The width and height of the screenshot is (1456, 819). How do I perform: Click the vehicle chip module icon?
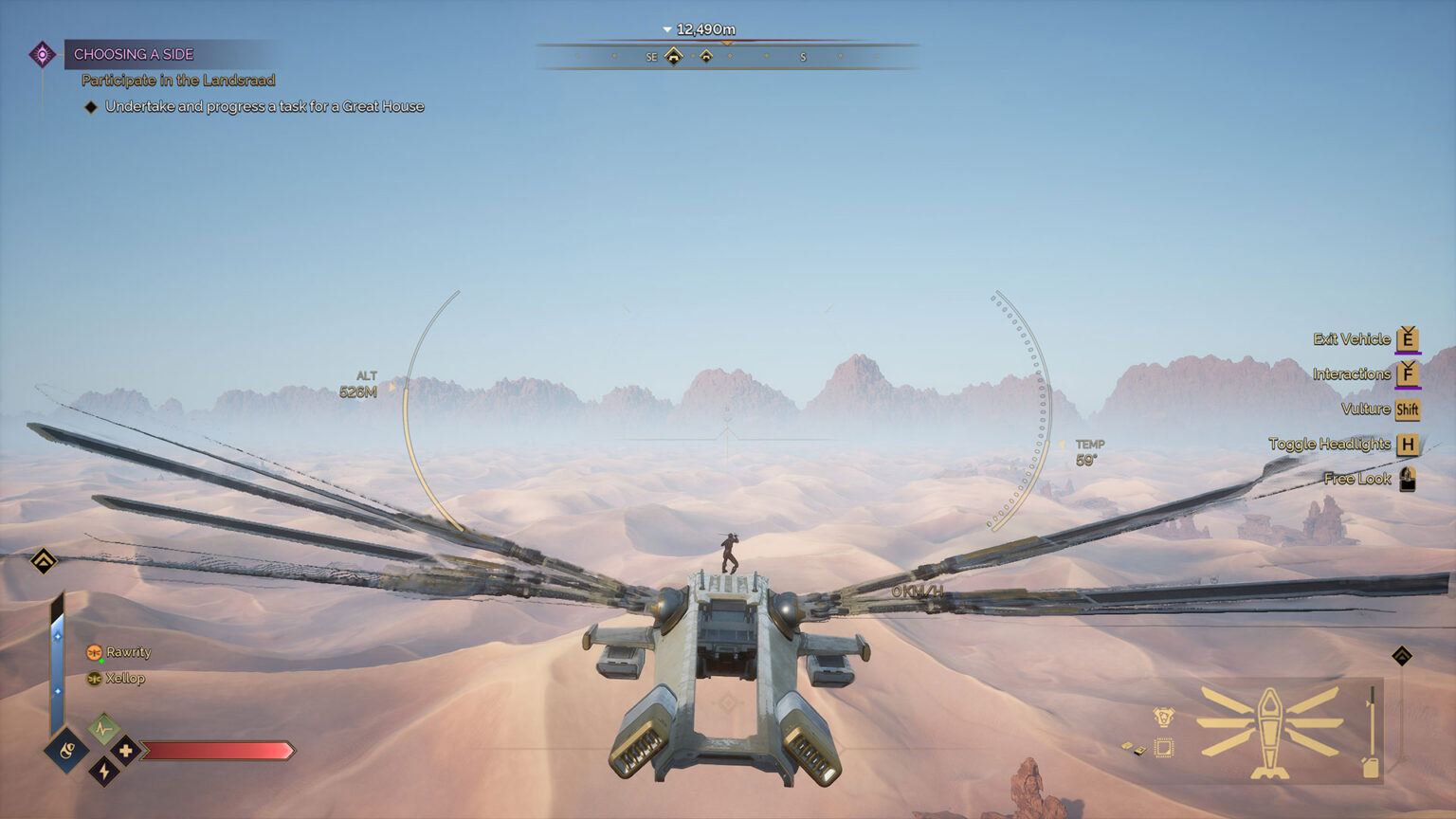coord(1164,749)
